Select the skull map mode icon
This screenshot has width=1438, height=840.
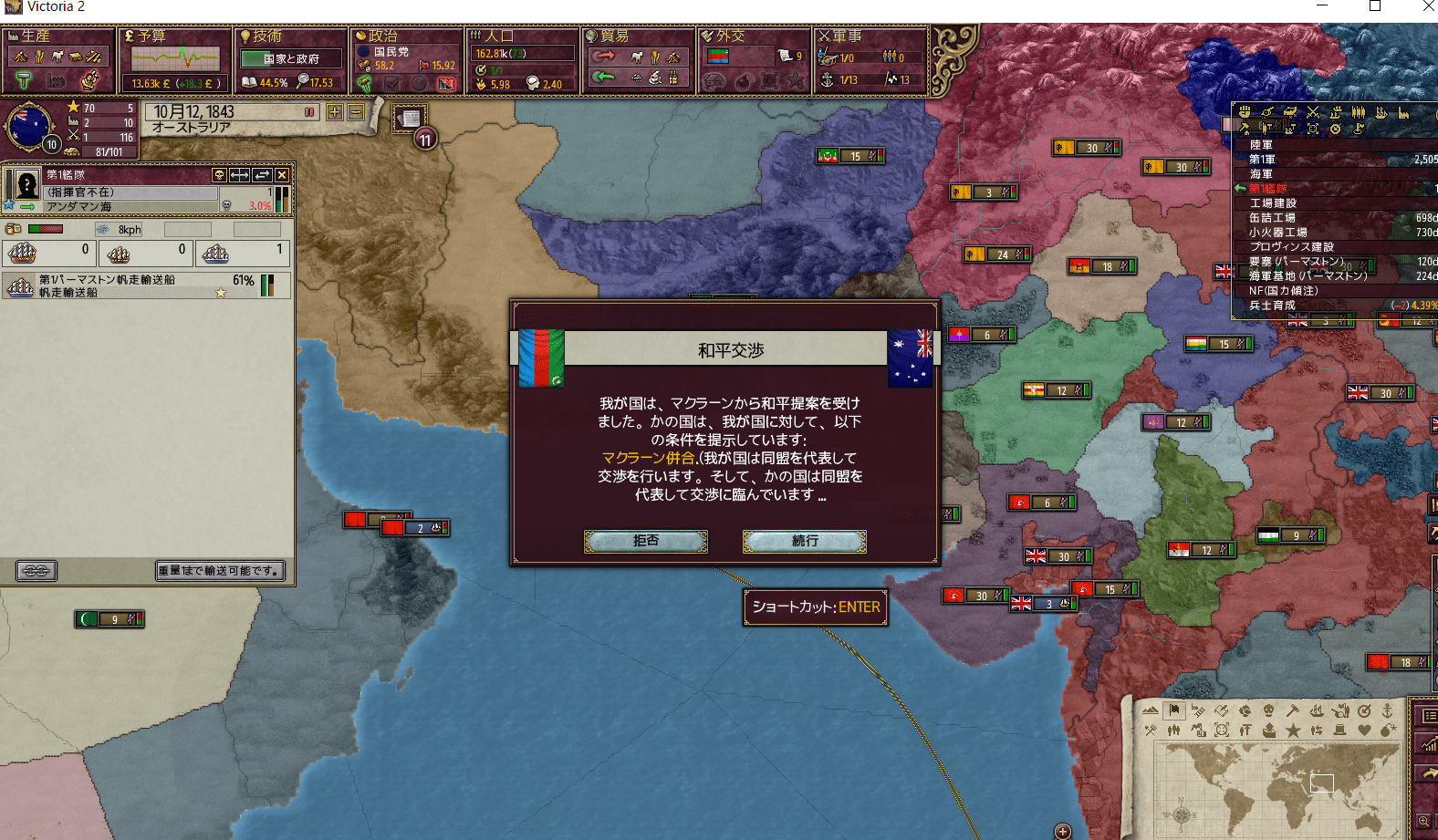coord(1268,710)
